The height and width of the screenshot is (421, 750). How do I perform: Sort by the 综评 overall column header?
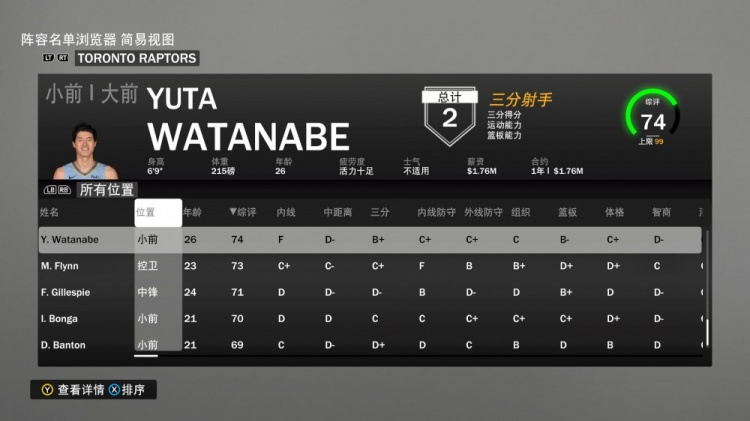coord(244,212)
